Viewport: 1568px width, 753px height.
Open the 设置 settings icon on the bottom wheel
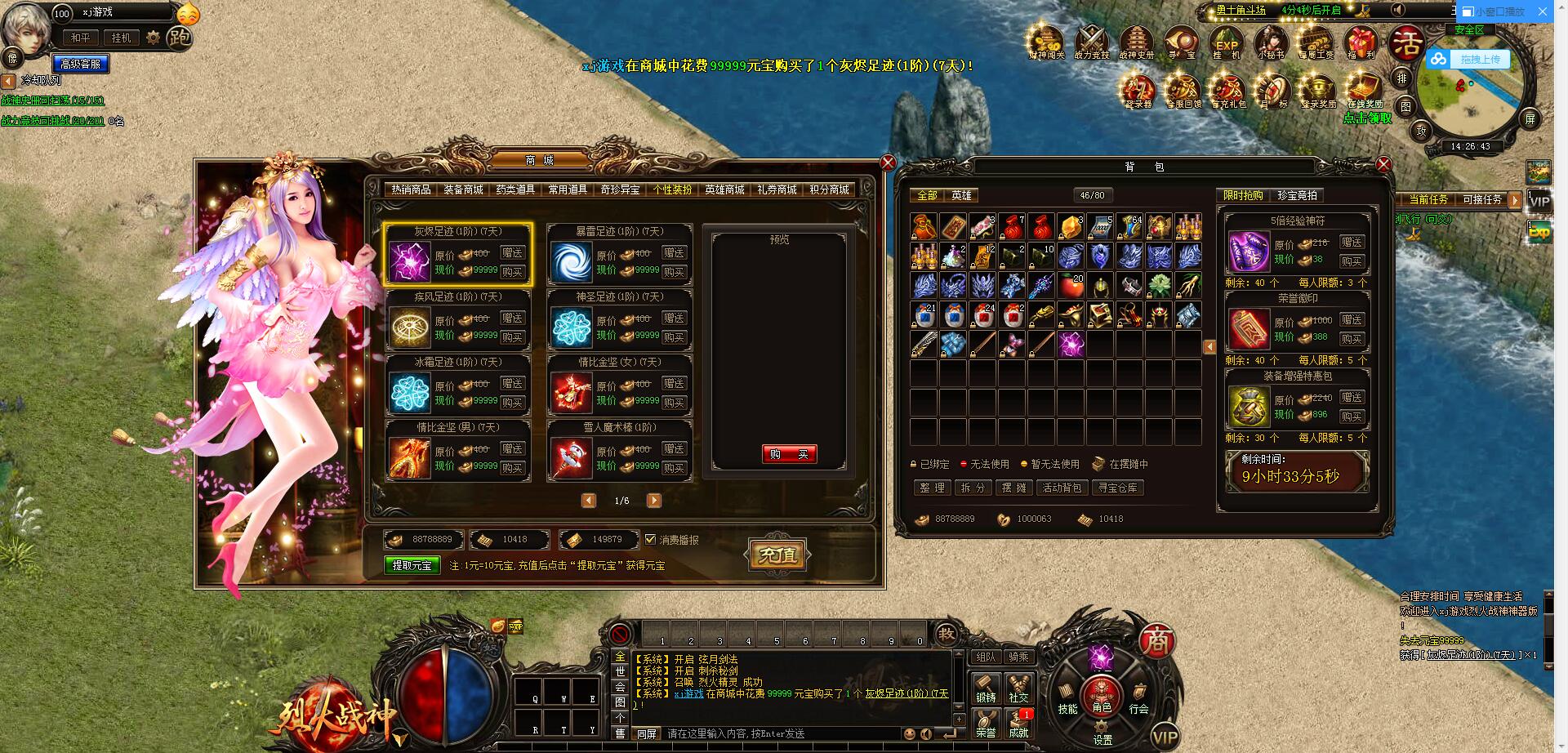(1101, 729)
